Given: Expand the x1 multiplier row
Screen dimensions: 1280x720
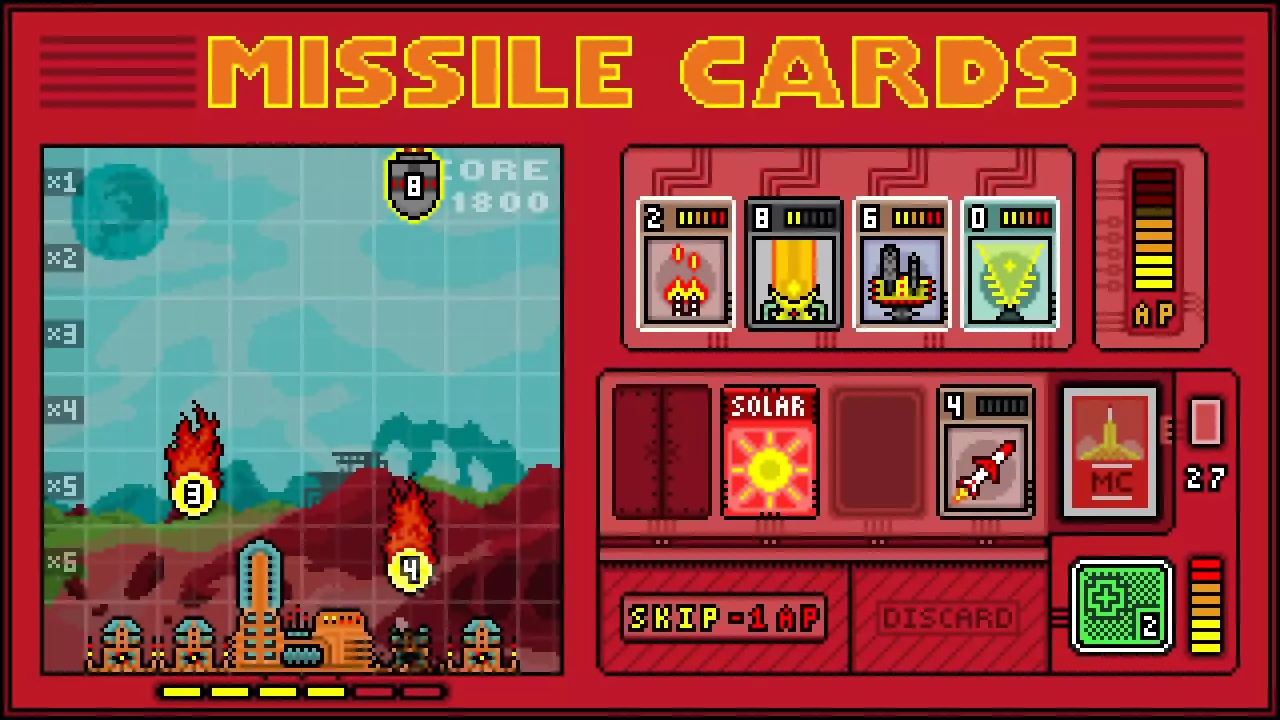Looking at the screenshot, I should click(x=61, y=181).
